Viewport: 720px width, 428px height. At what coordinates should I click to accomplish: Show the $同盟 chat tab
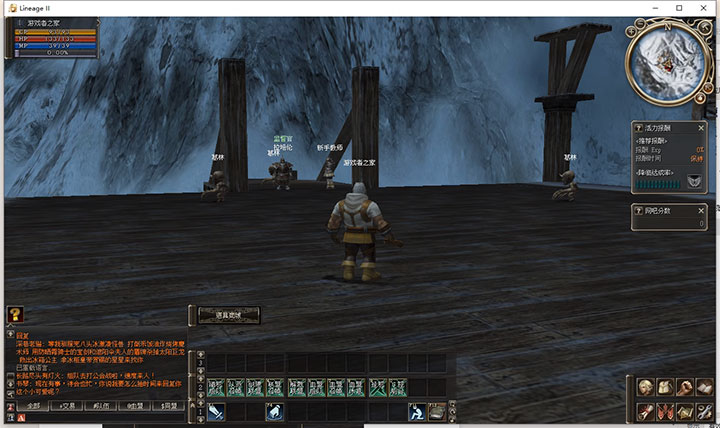(168, 406)
